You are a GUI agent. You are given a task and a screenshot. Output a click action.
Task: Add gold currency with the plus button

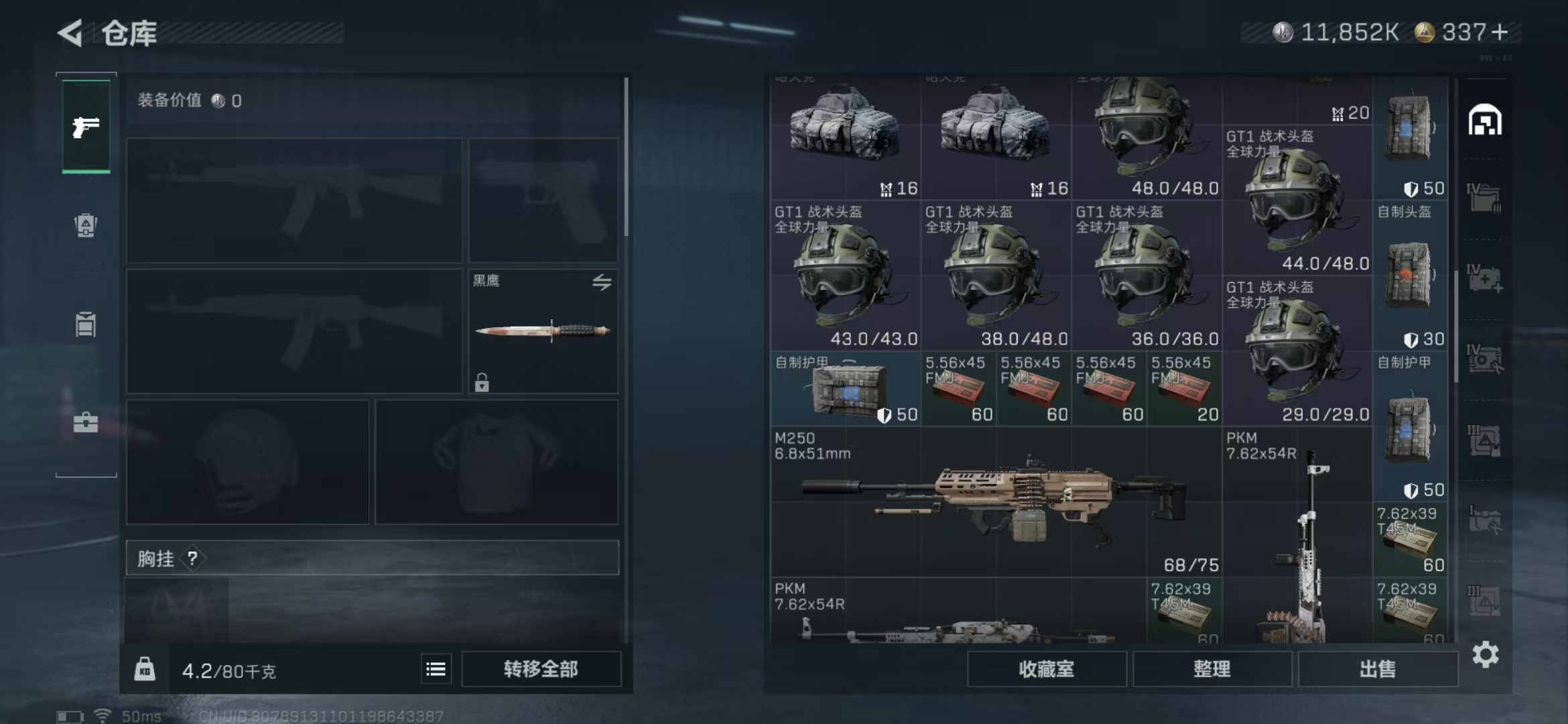tap(1500, 32)
